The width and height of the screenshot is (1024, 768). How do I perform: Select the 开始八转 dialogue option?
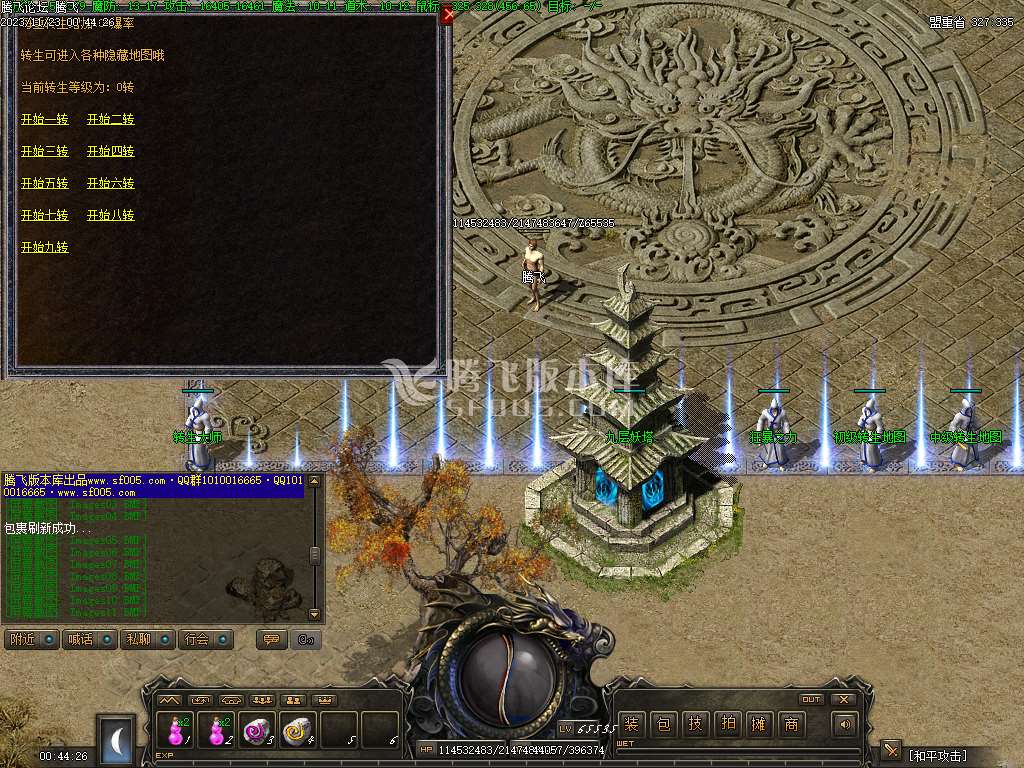pyautogui.click(x=110, y=215)
